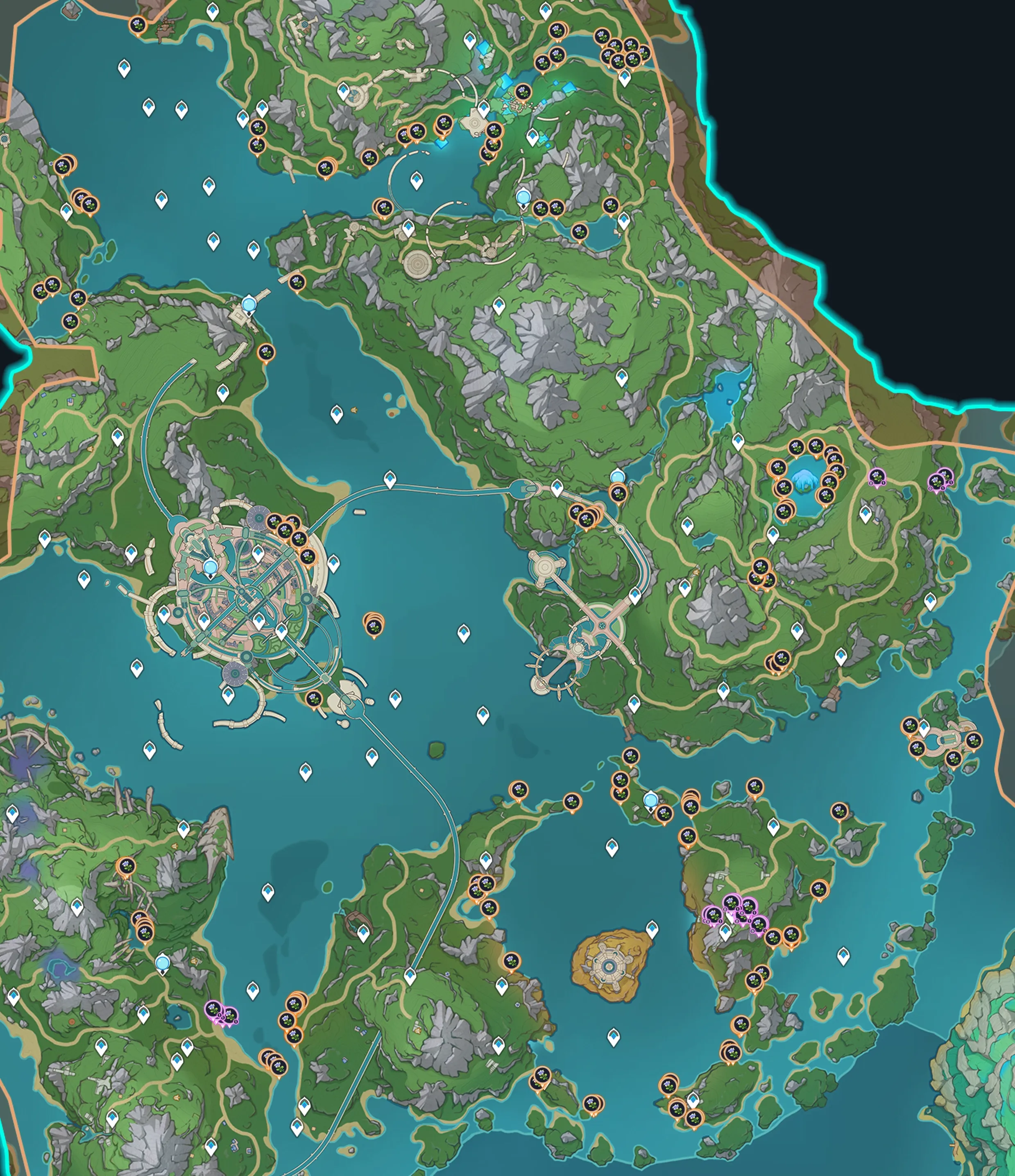Choose the teleport waypoint atop the large grey mountain
Image resolution: width=1015 pixels, height=1176 pixels.
tap(499, 305)
